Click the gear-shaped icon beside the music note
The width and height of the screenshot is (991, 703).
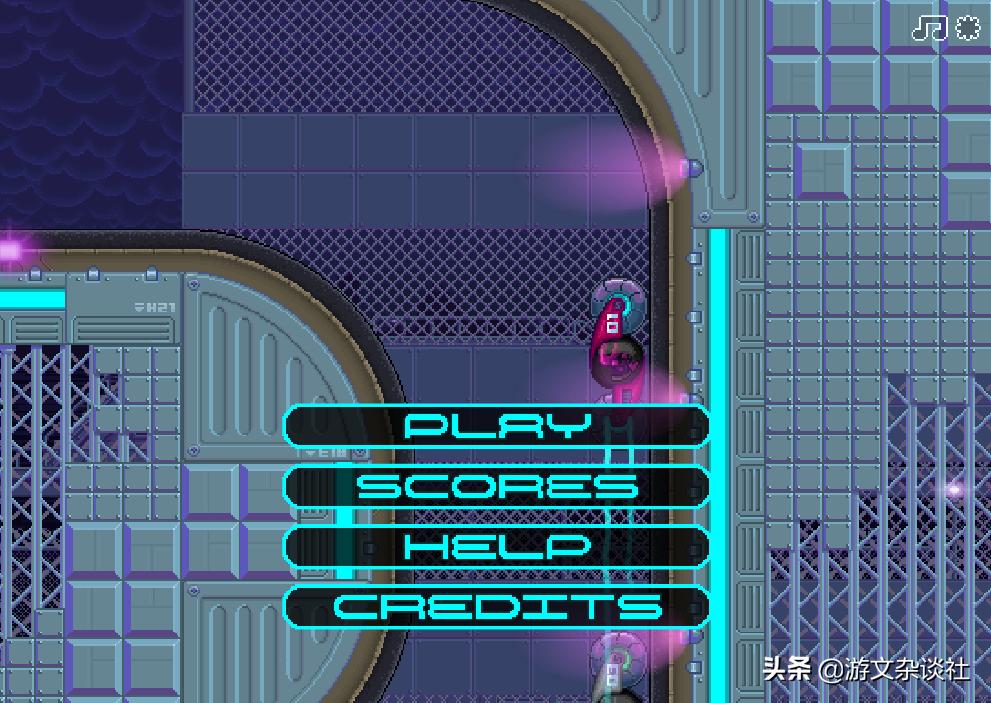pyautogui.click(x=967, y=28)
